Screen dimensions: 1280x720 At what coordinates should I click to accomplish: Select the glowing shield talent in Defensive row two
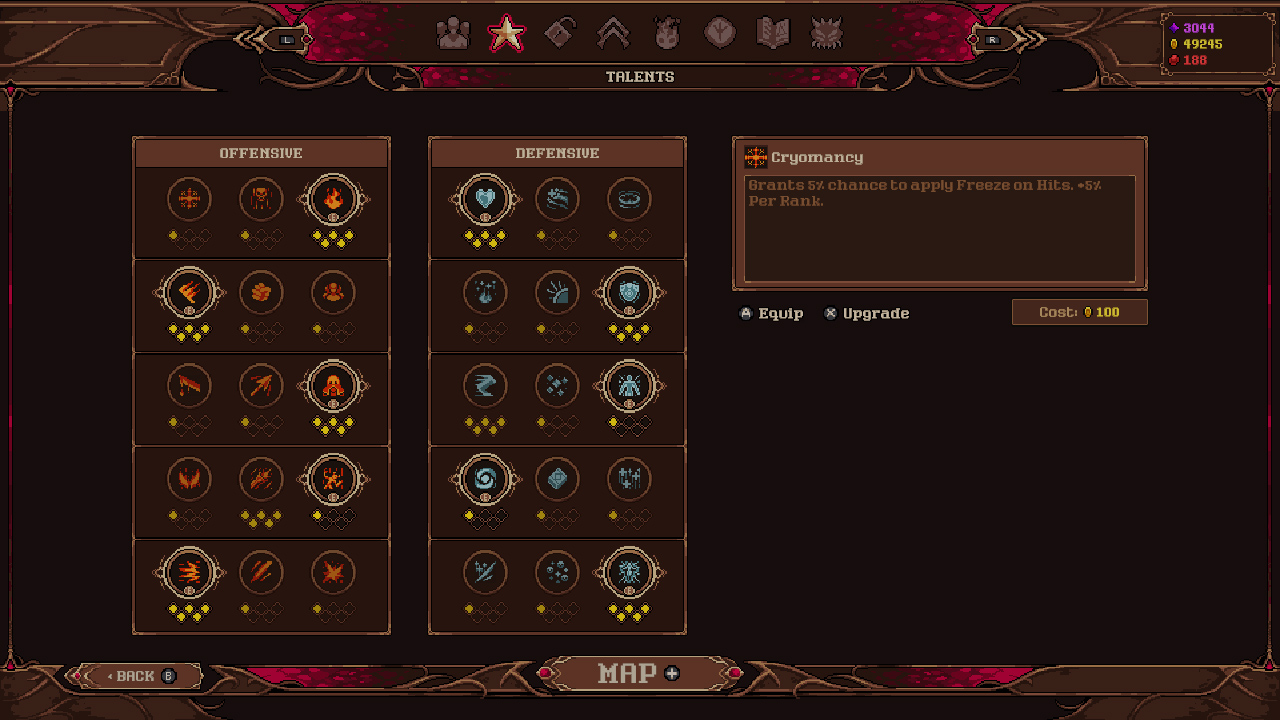click(630, 292)
